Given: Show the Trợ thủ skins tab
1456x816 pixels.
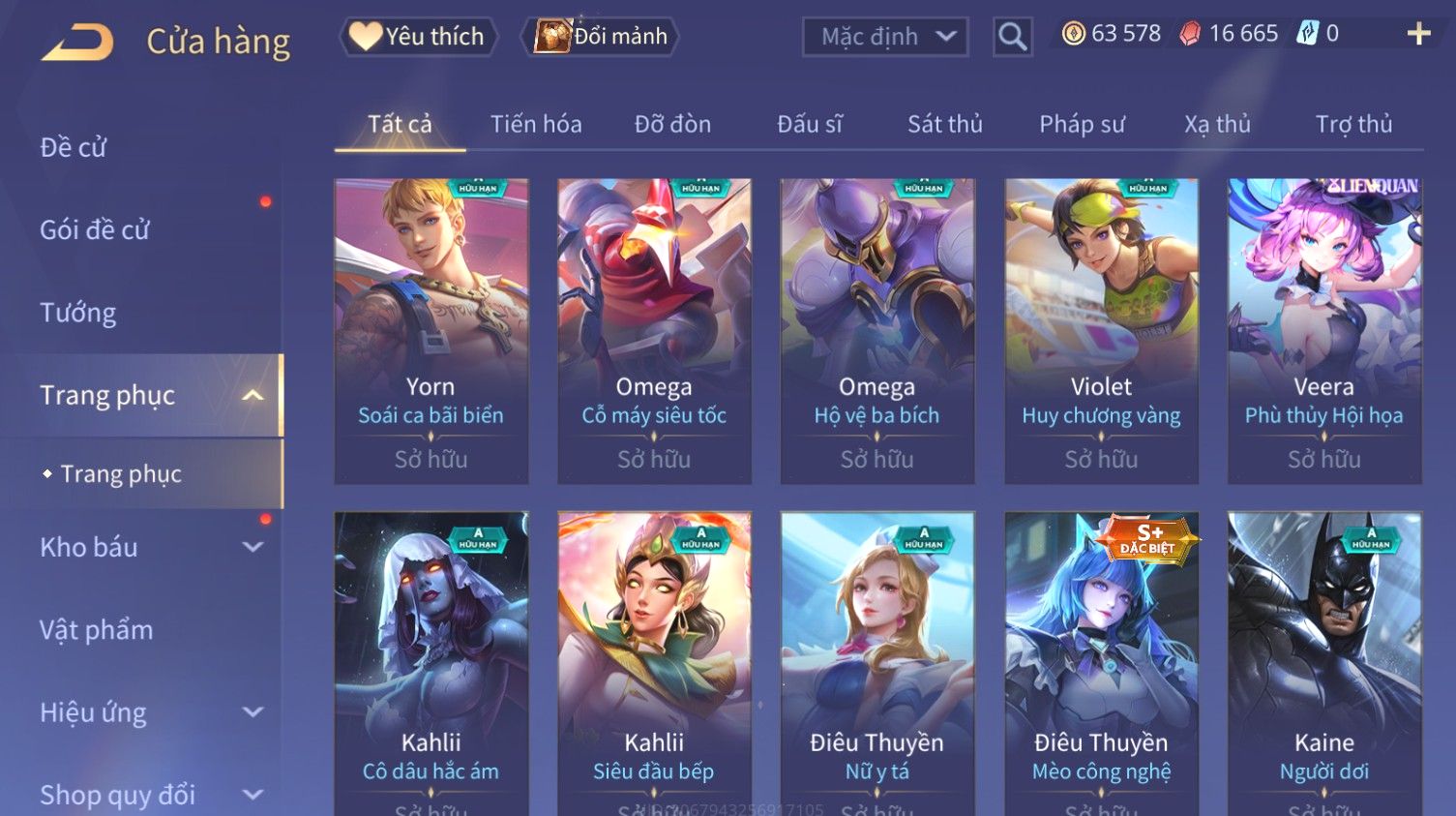Looking at the screenshot, I should pyautogui.click(x=1353, y=125).
